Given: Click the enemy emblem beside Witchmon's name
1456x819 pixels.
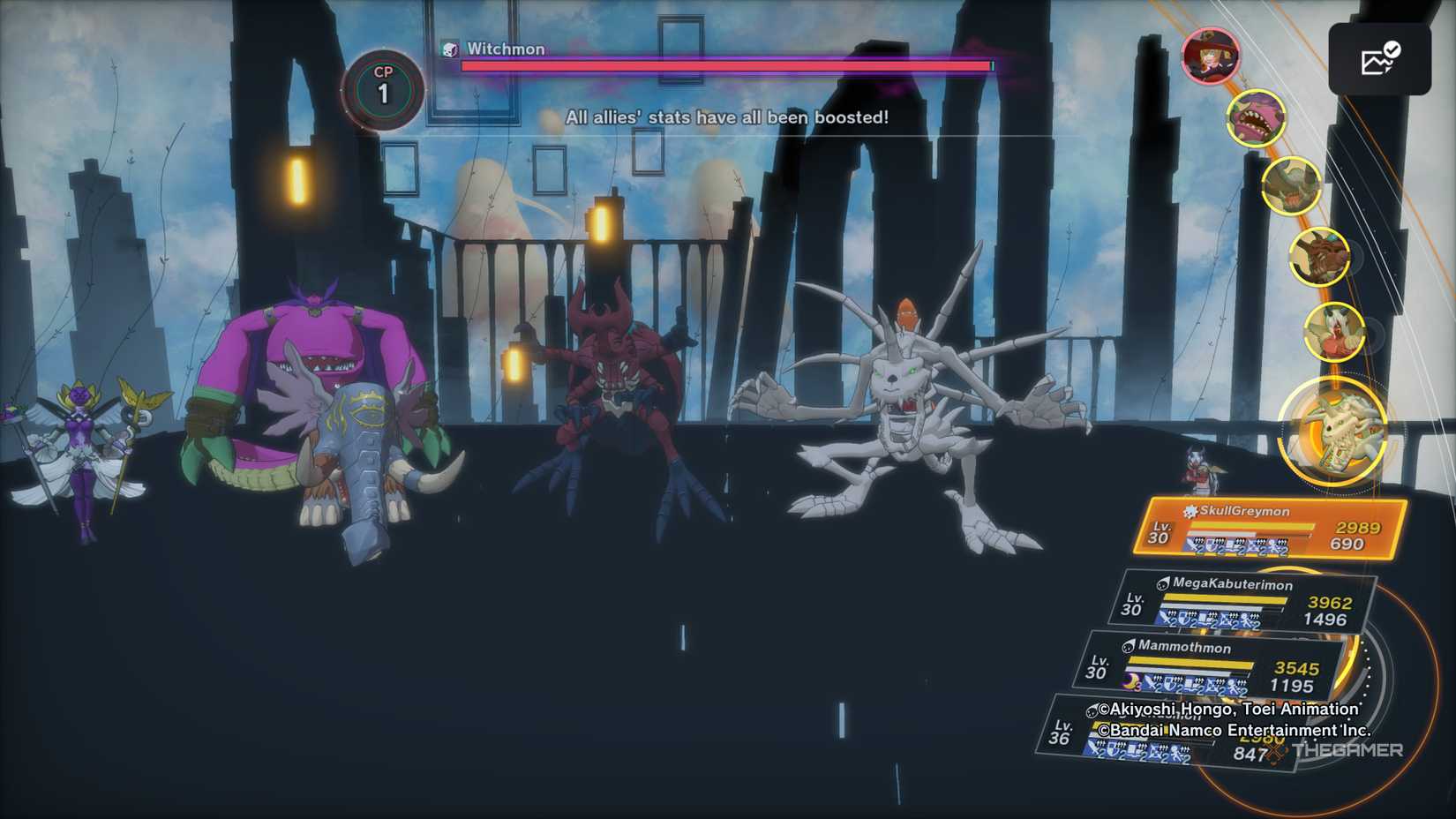Looking at the screenshot, I should point(453,49).
